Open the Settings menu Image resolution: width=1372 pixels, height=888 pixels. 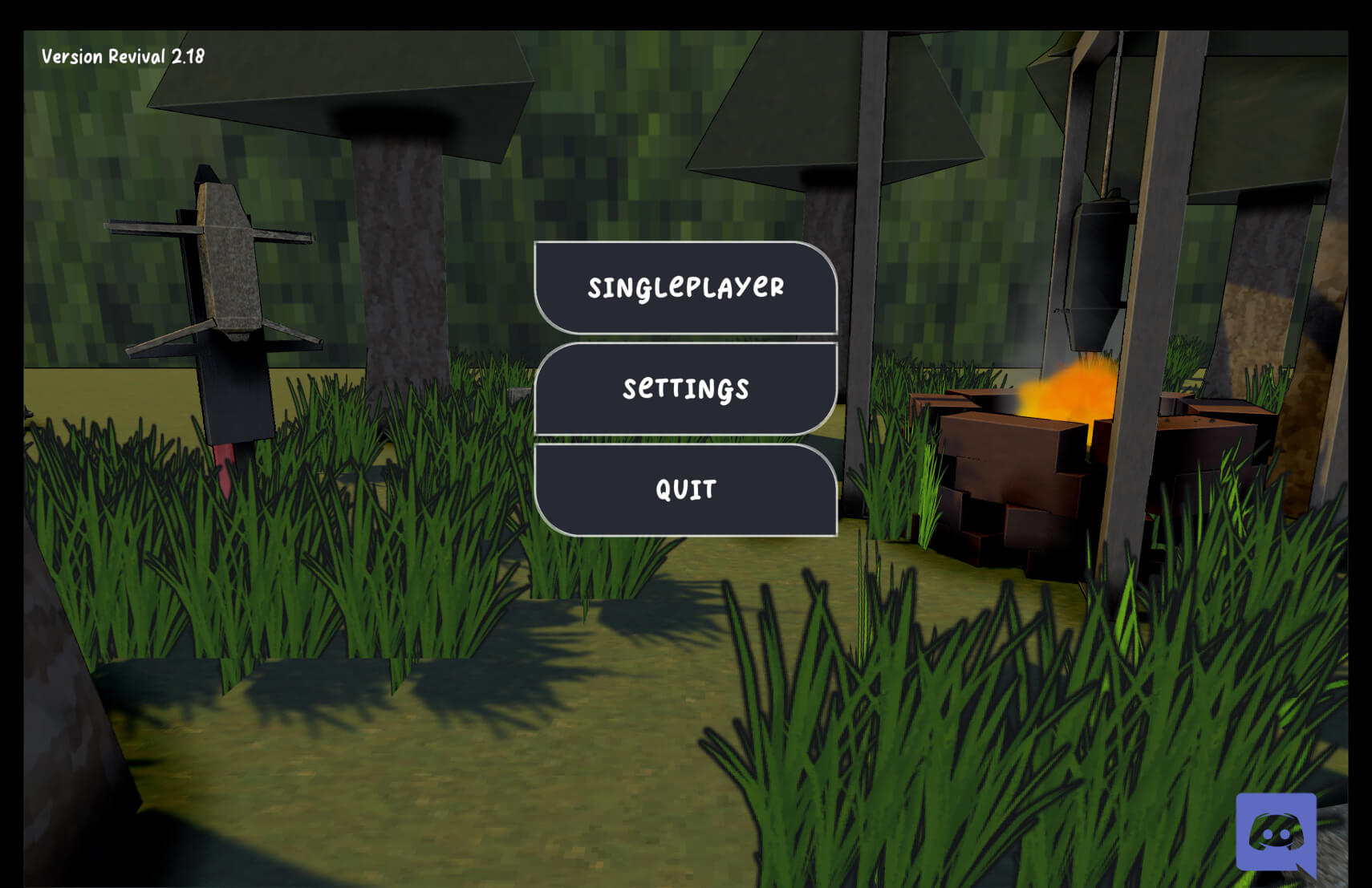[x=685, y=388]
